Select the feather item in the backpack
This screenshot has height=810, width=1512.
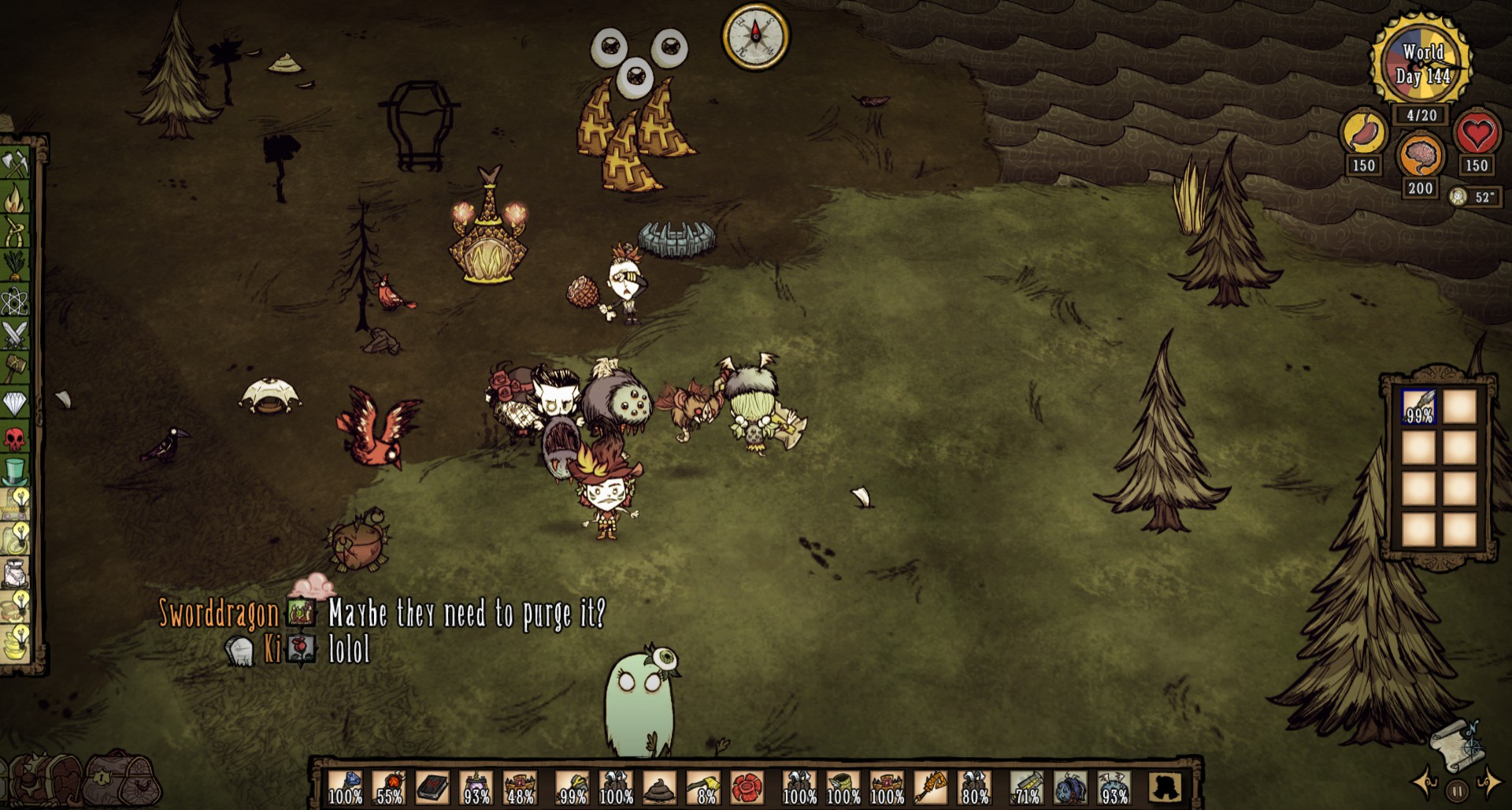[x=1419, y=407]
